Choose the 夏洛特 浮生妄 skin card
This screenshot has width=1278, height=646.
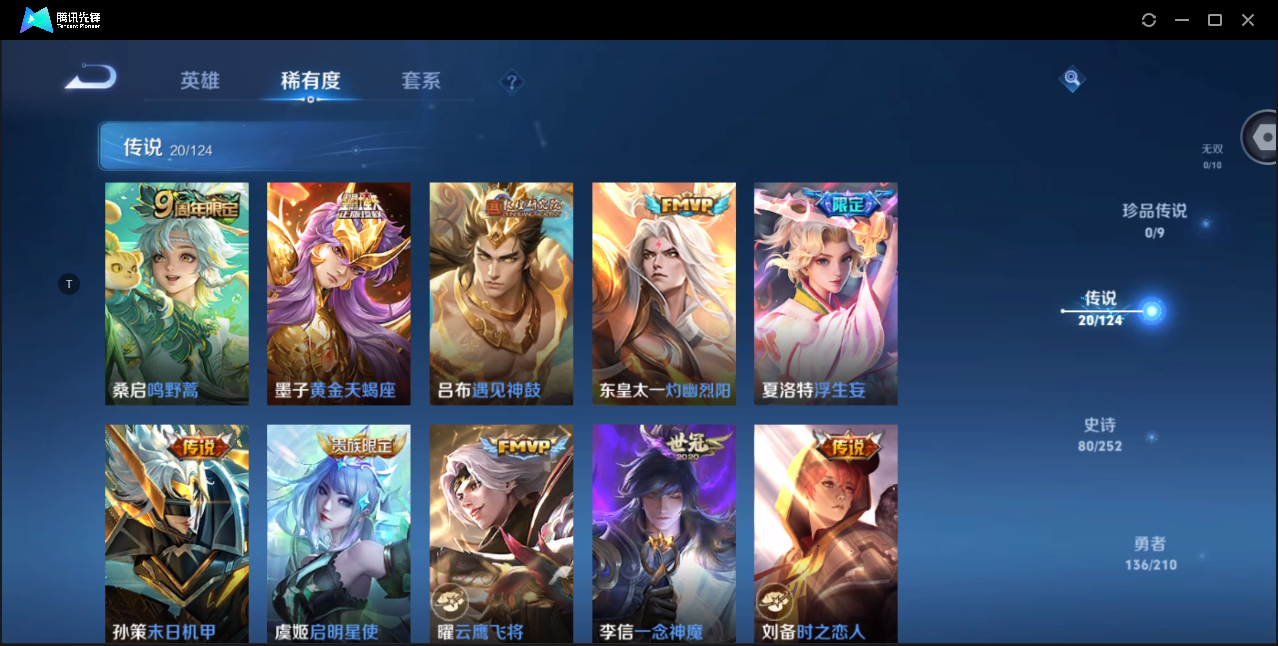826,293
